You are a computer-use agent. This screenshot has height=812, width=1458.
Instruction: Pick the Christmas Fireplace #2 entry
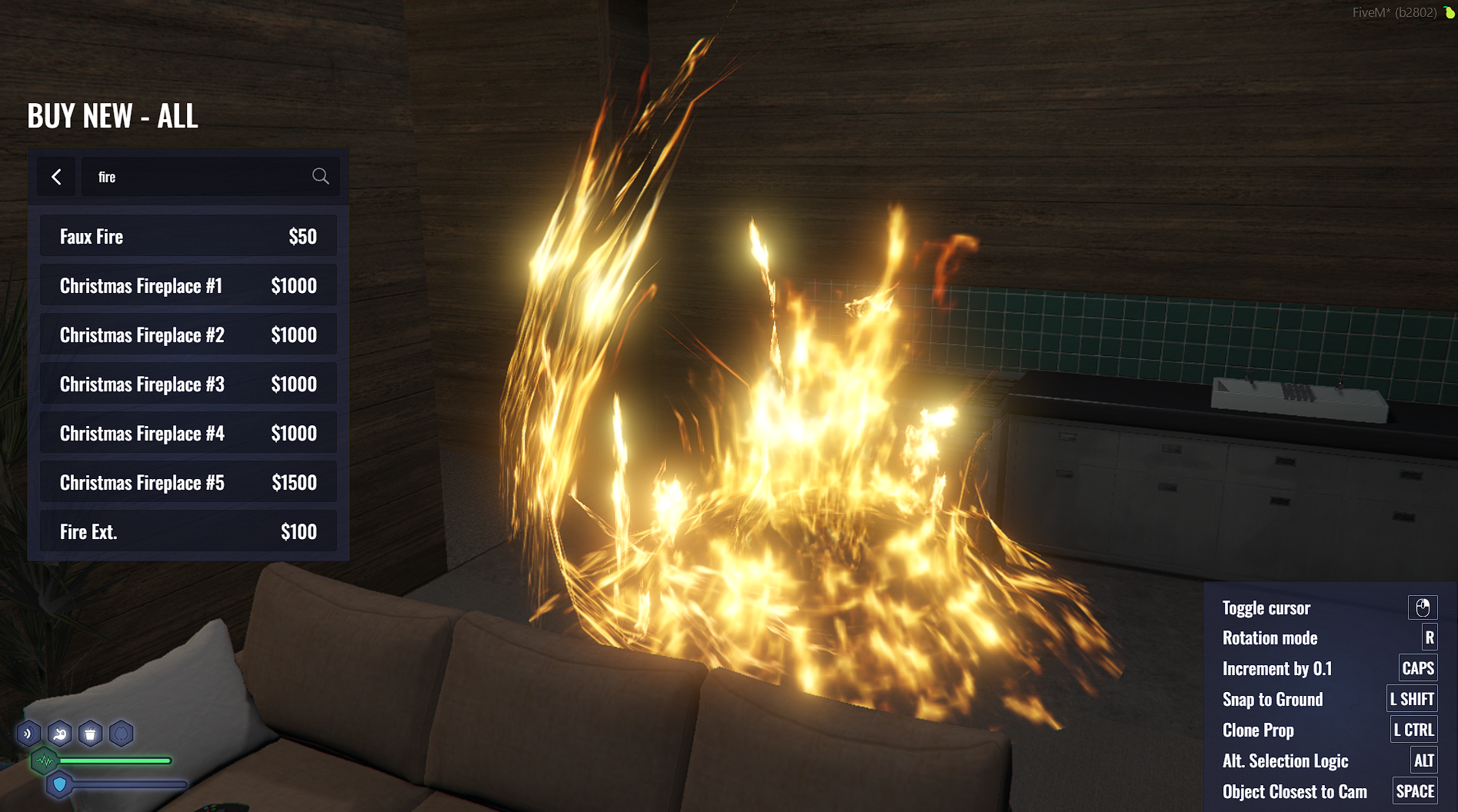(188, 334)
